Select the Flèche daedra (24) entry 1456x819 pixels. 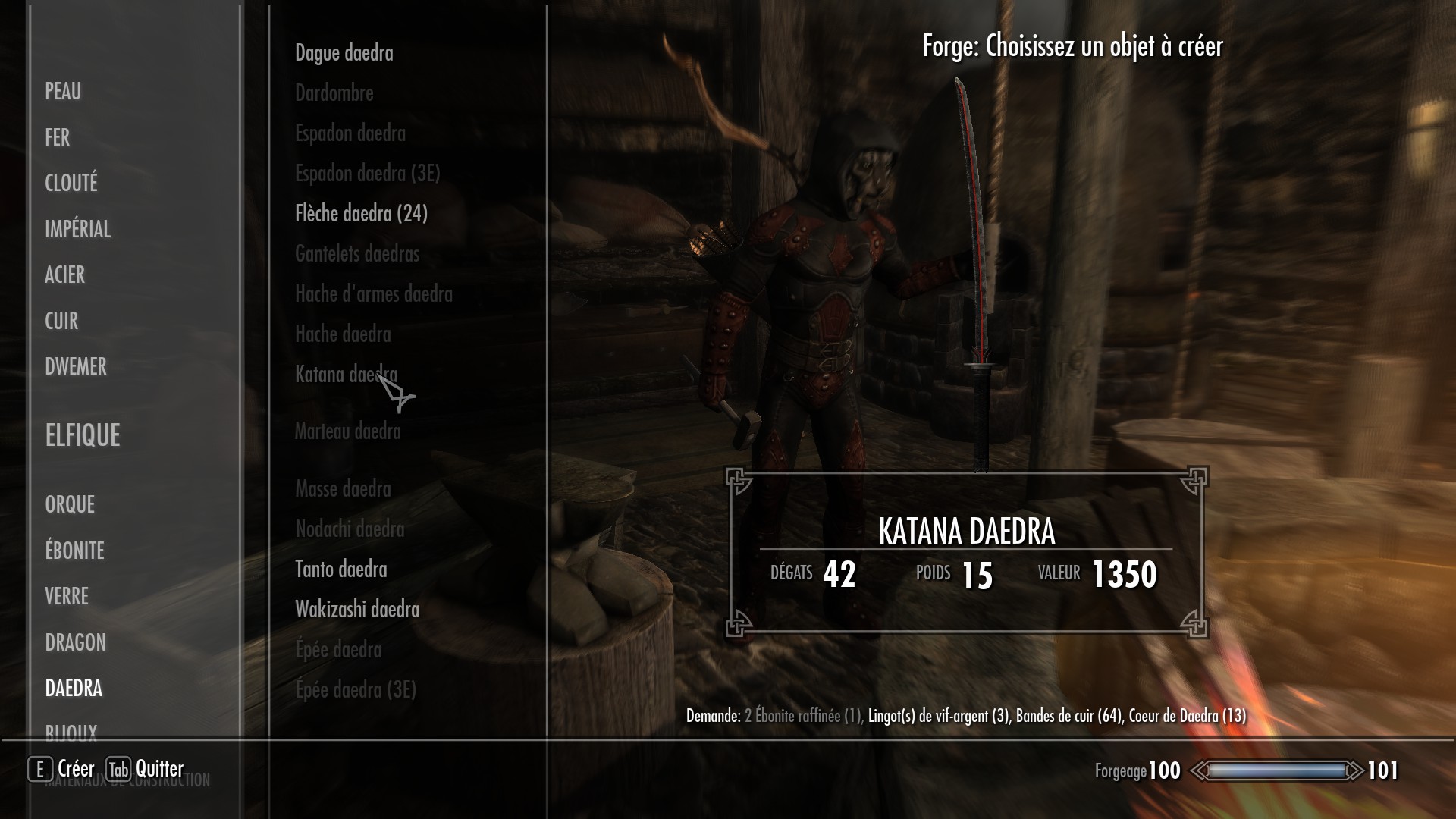361,214
